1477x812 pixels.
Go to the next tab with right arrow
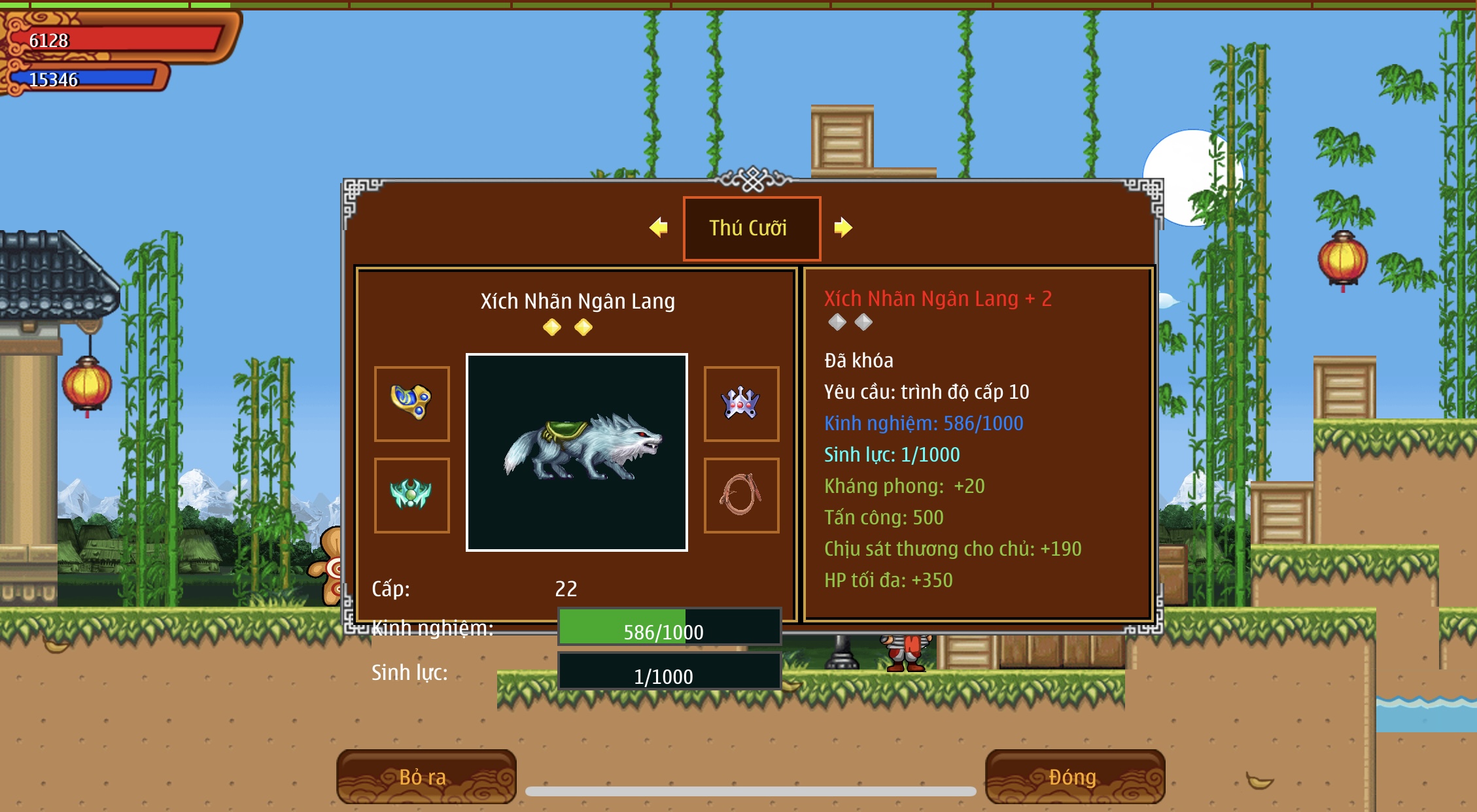(843, 228)
